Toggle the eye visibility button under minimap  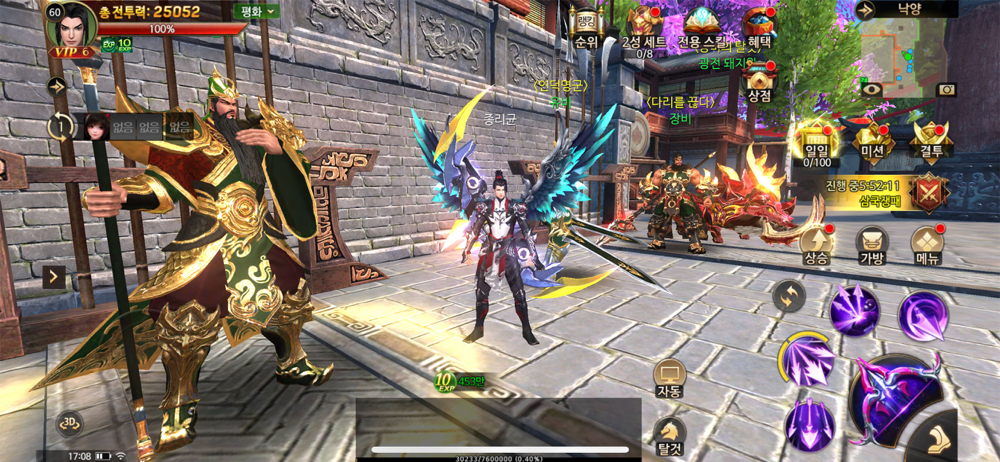(x=871, y=89)
